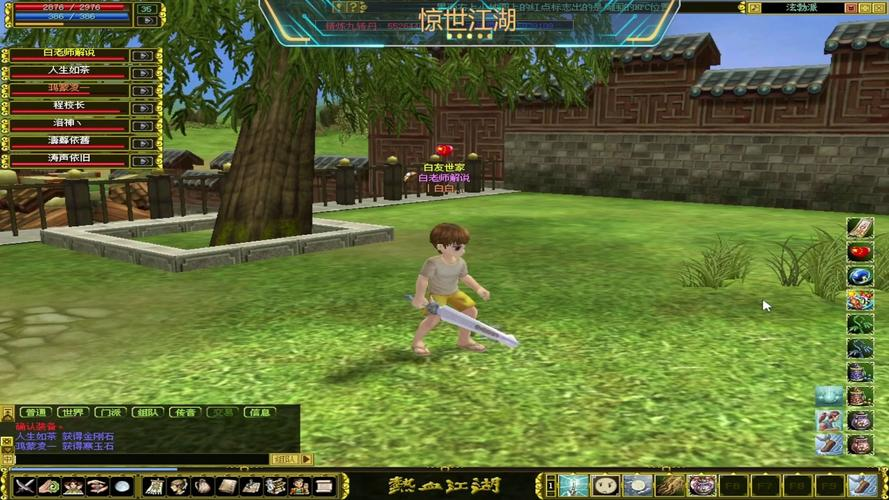Click the white moon orb menu icon
The image size is (889, 500).
coord(121,486)
